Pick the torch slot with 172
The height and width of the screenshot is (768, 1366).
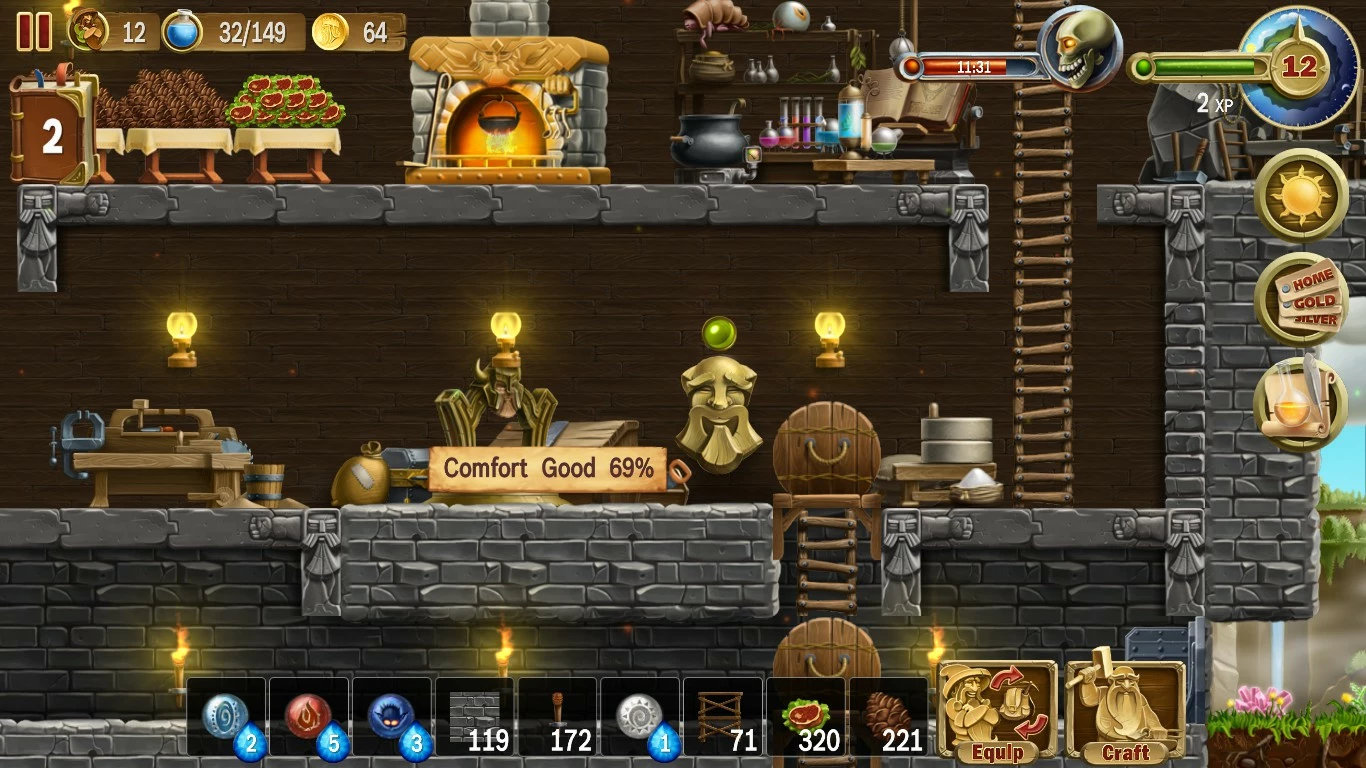tap(557, 718)
